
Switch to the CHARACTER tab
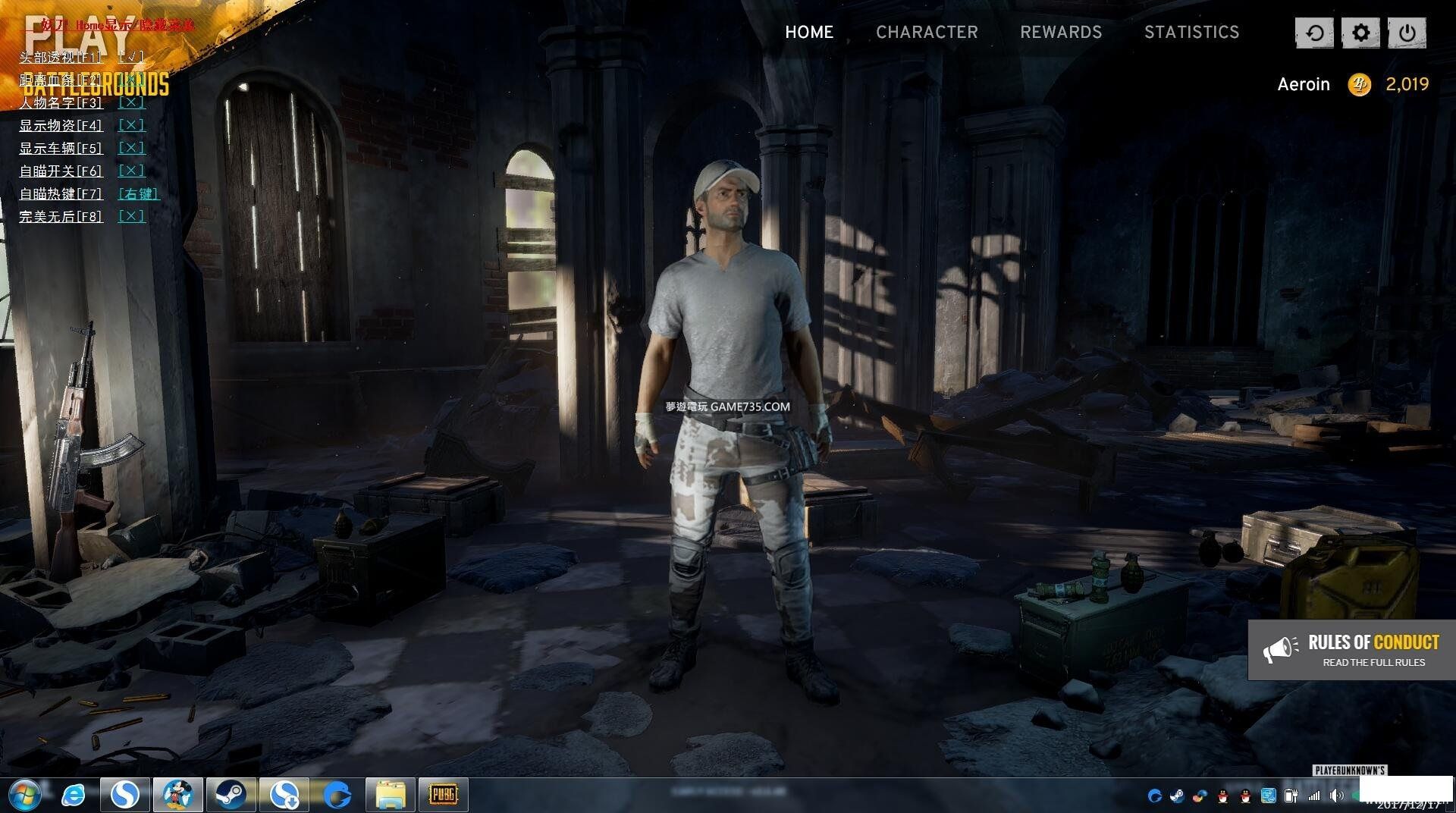tap(927, 32)
